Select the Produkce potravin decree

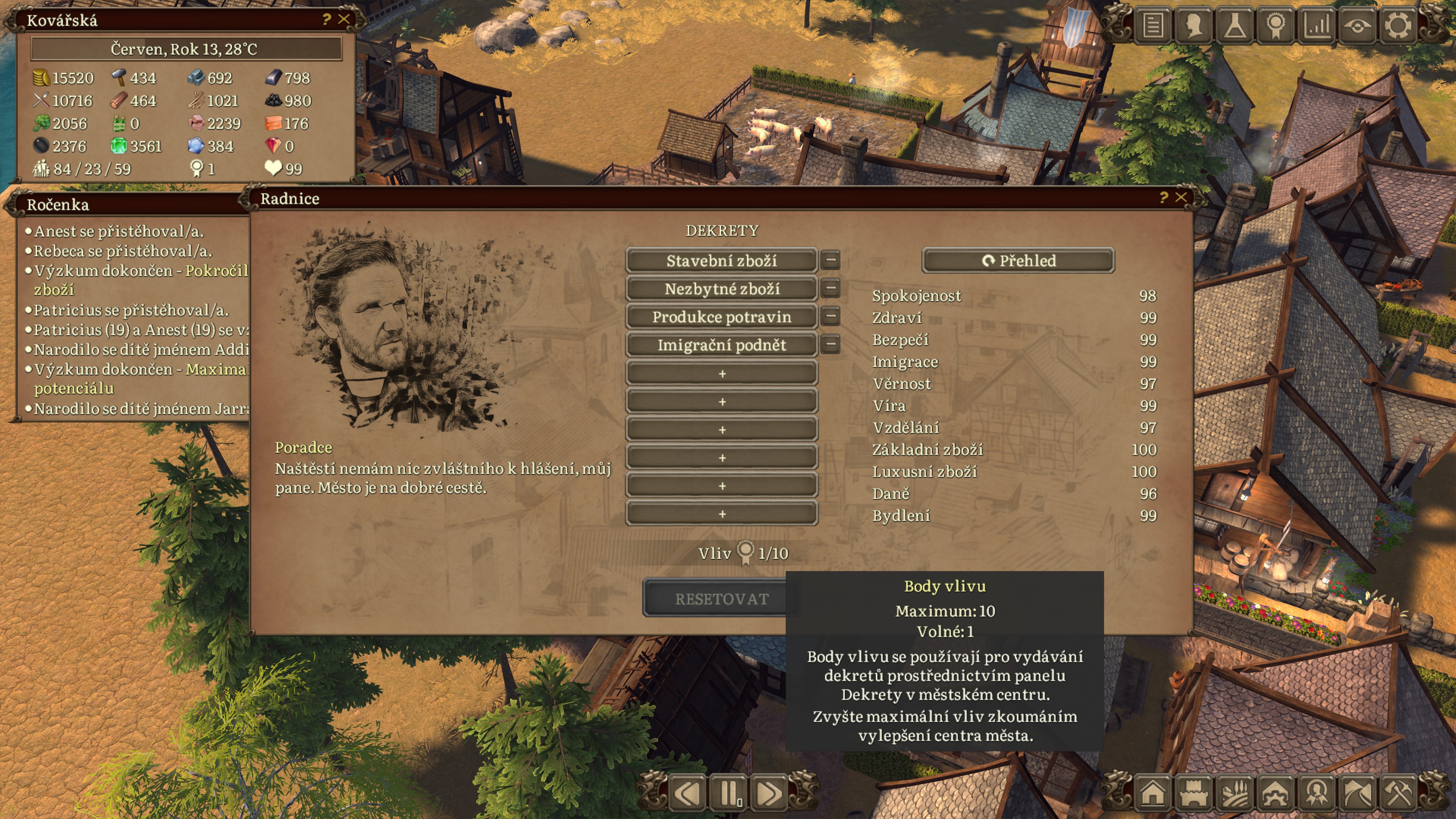coord(721,317)
